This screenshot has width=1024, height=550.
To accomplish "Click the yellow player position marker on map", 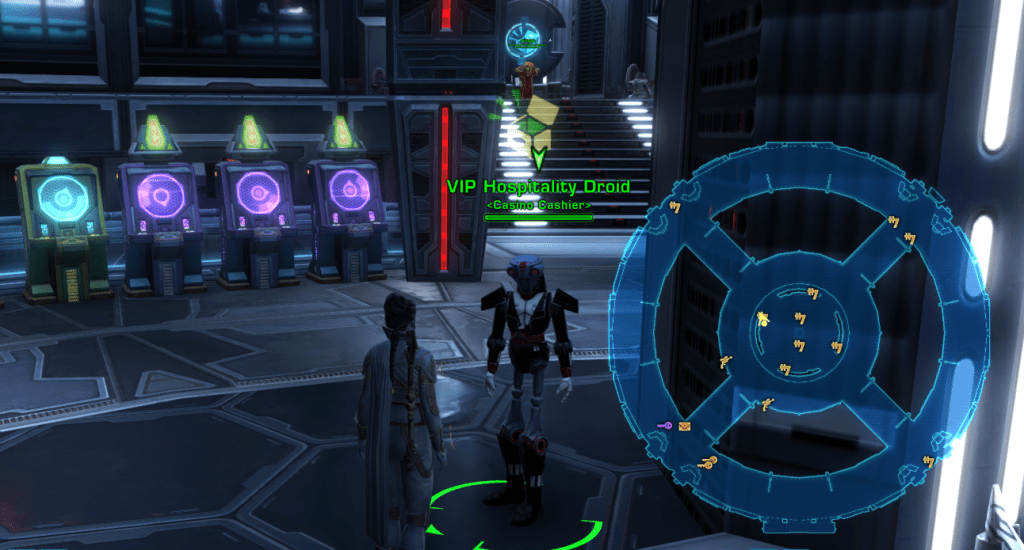I will [762, 319].
